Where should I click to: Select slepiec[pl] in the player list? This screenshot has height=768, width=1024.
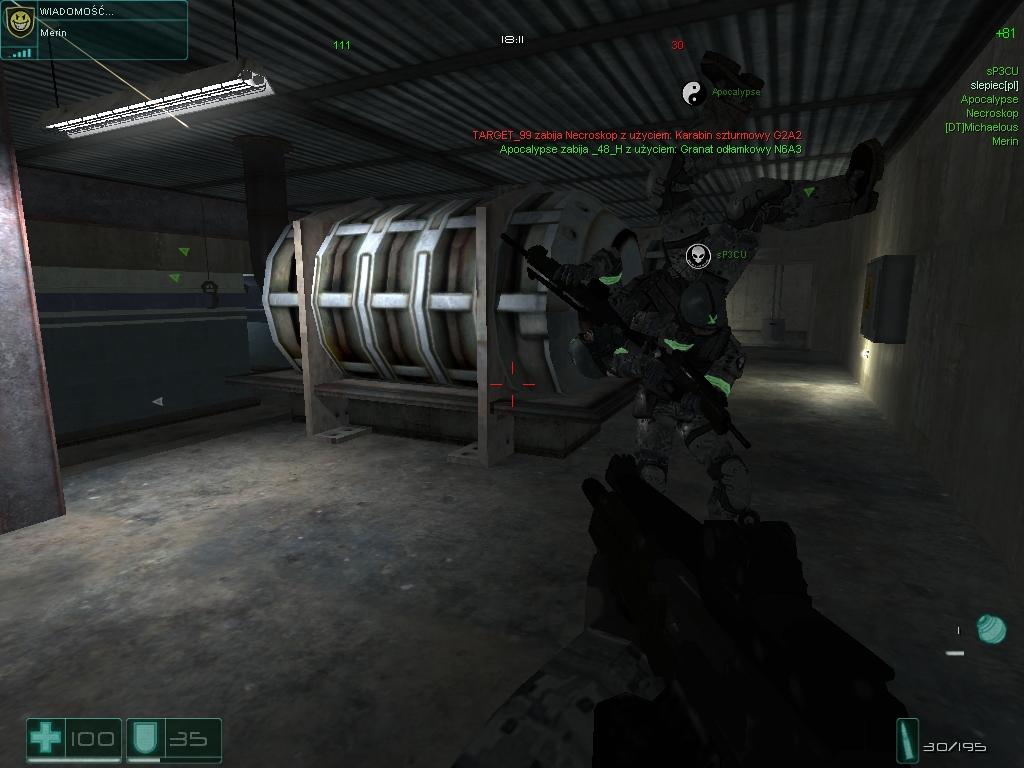coord(994,85)
